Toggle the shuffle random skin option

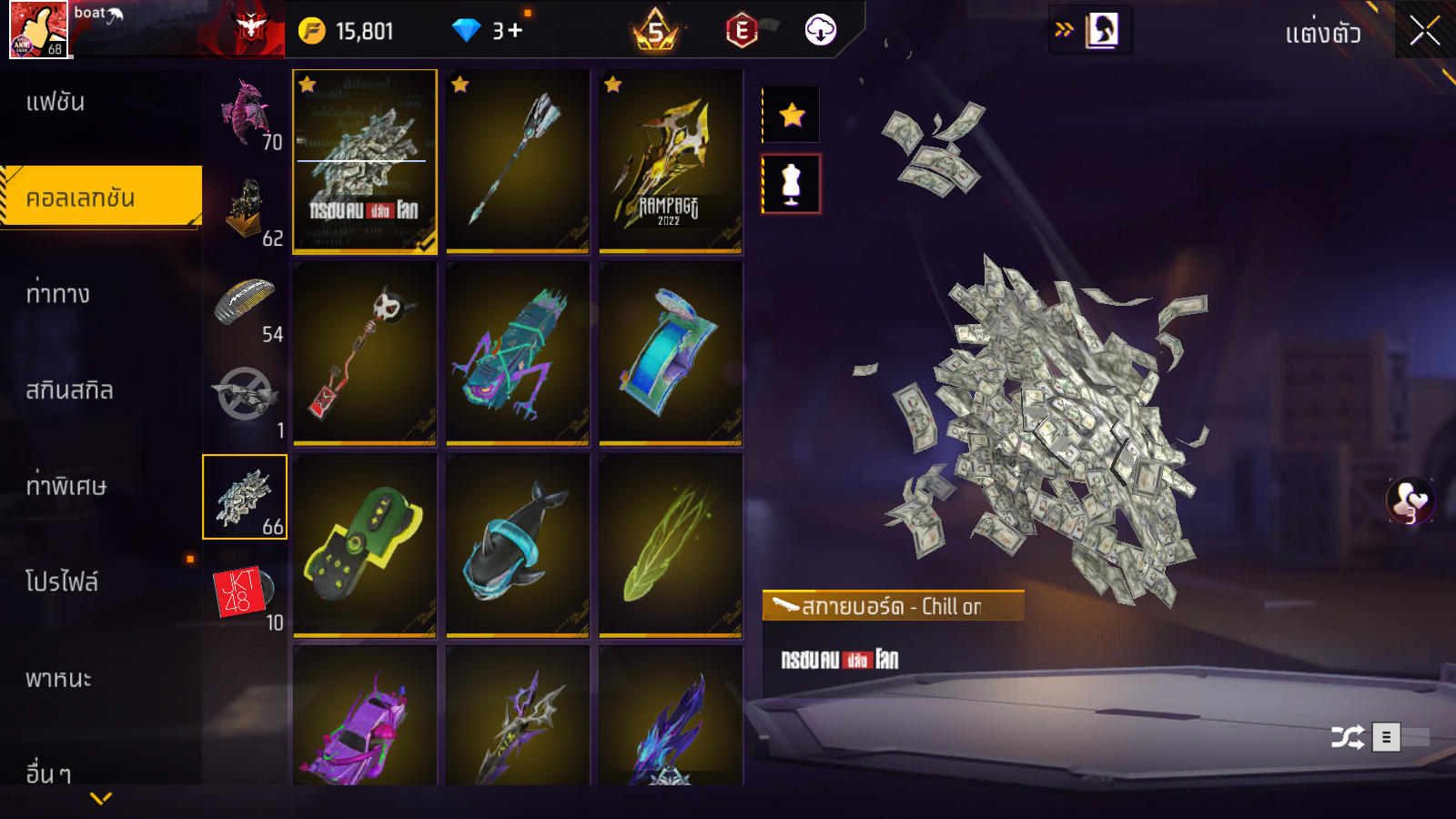(x=1347, y=736)
